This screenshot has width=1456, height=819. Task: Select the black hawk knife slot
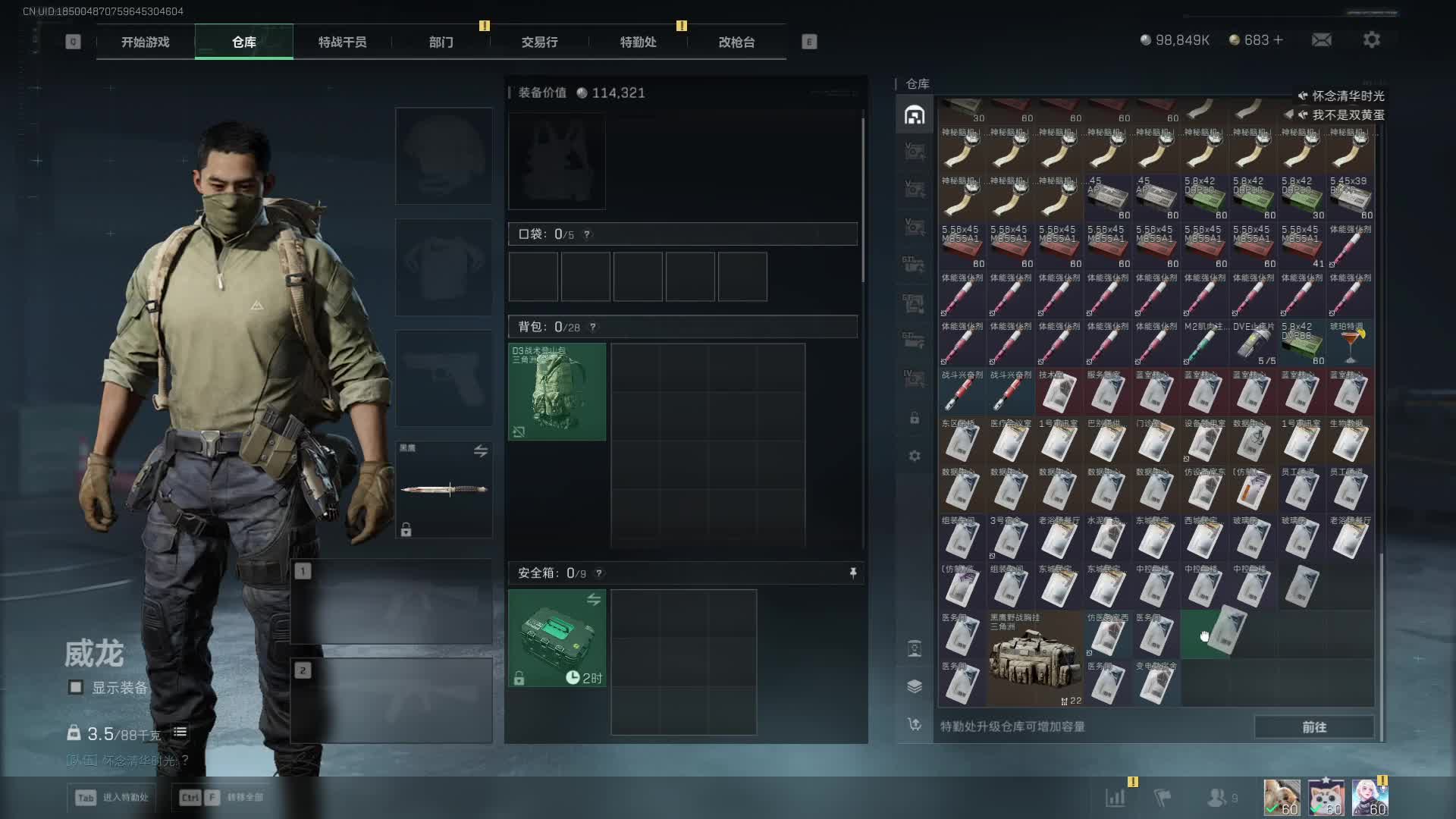[444, 489]
